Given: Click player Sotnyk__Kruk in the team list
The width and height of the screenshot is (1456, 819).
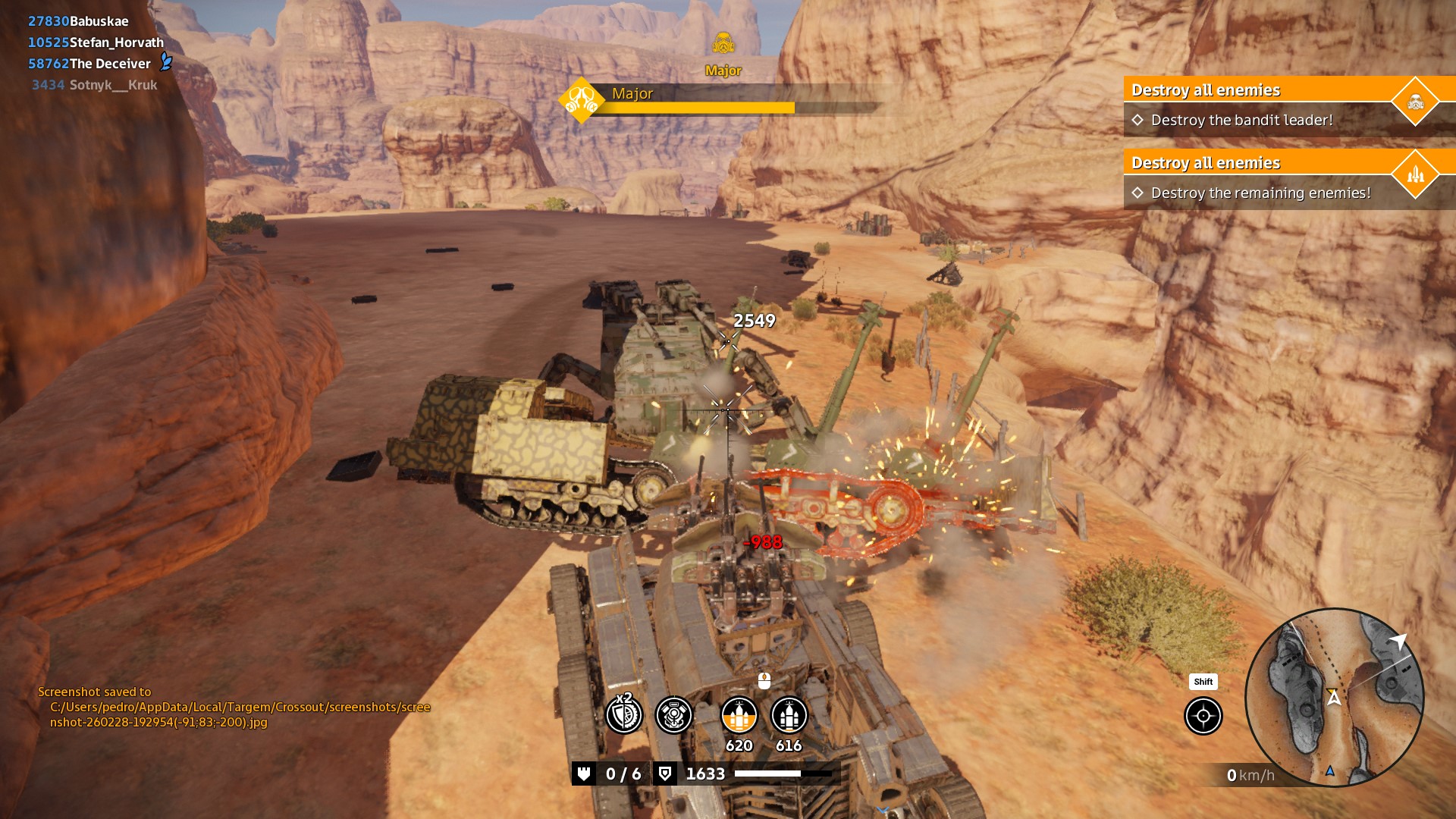Looking at the screenshot, I should click(95, 85).
